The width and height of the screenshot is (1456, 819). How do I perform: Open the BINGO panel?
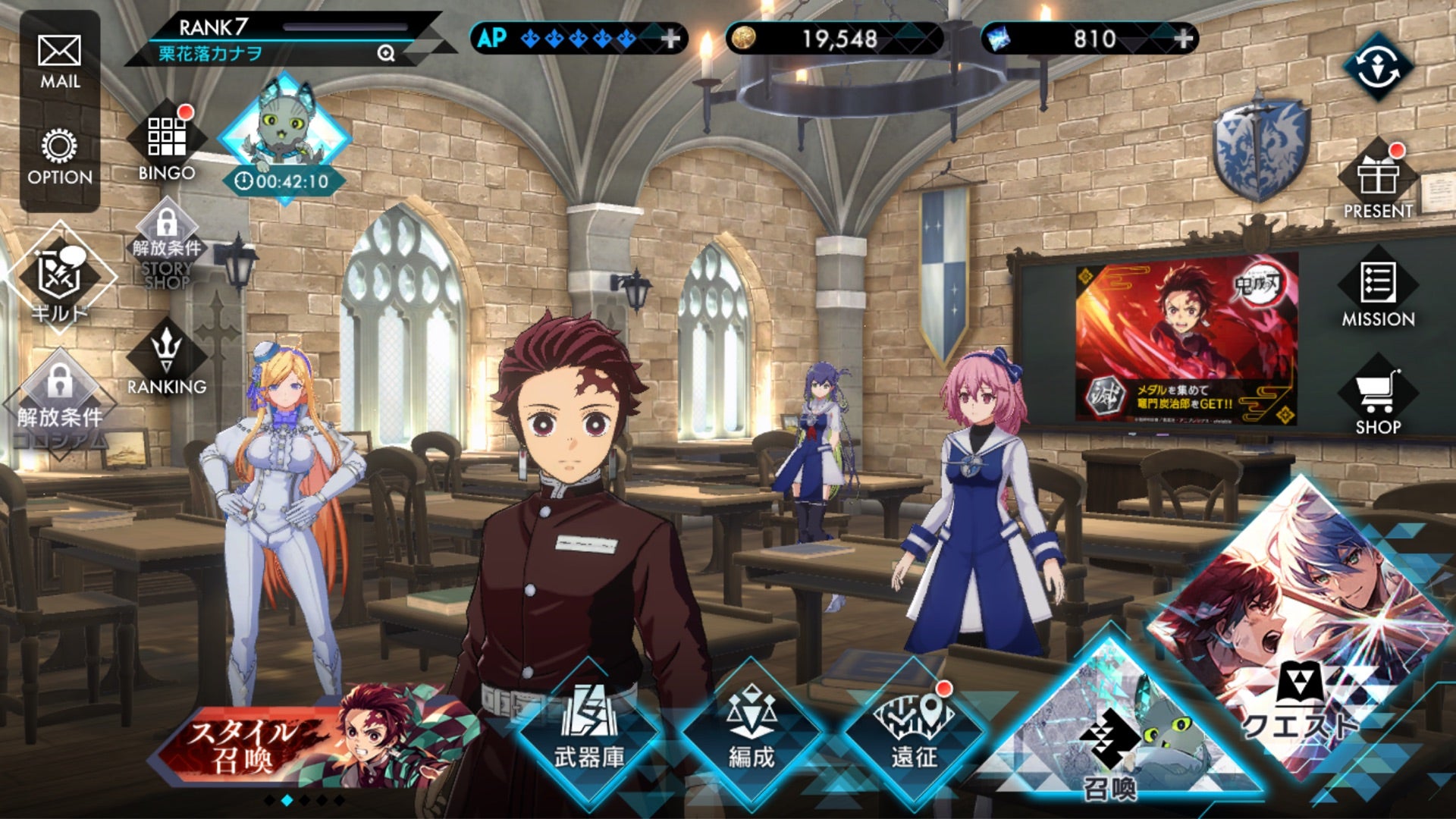pos(167,144)
